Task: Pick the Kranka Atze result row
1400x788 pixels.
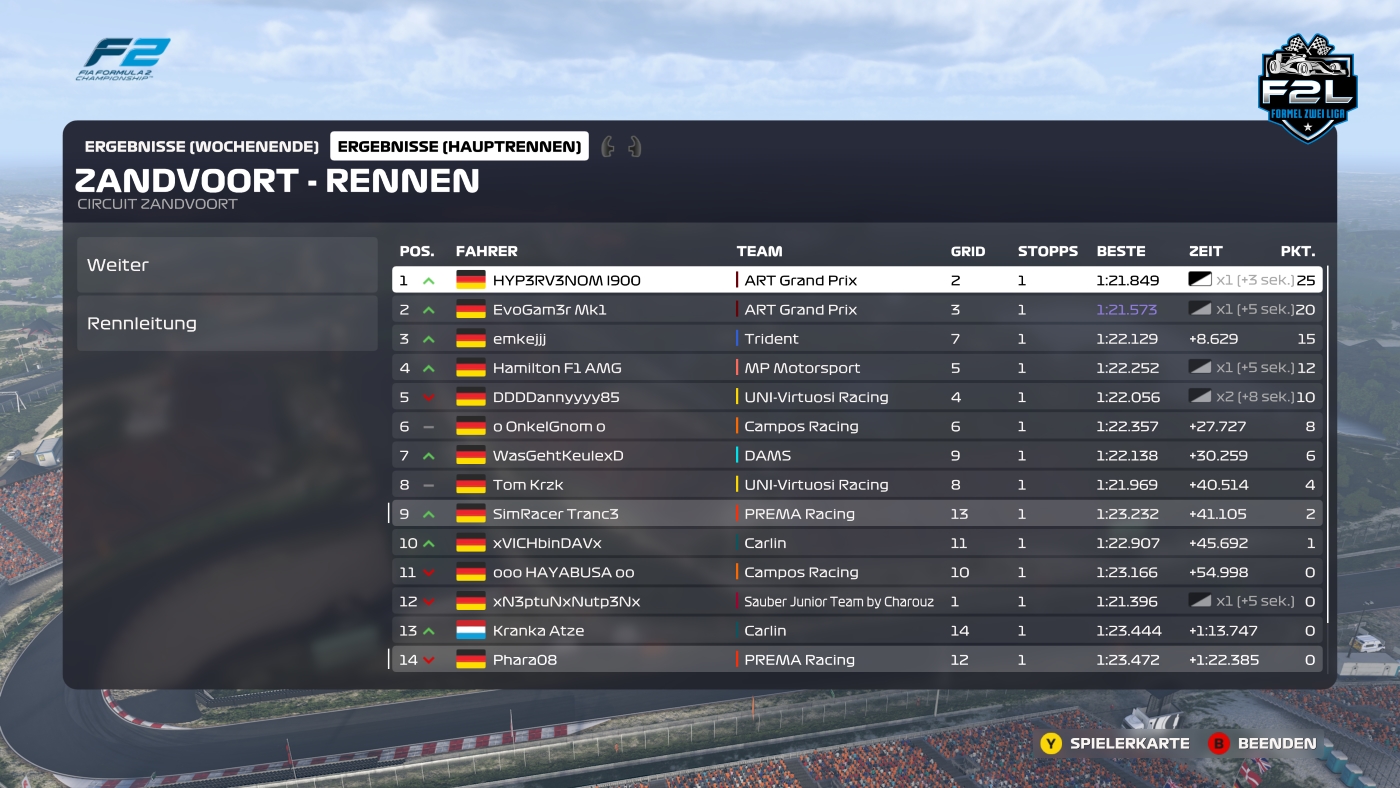Action: [x=857, y=631]
